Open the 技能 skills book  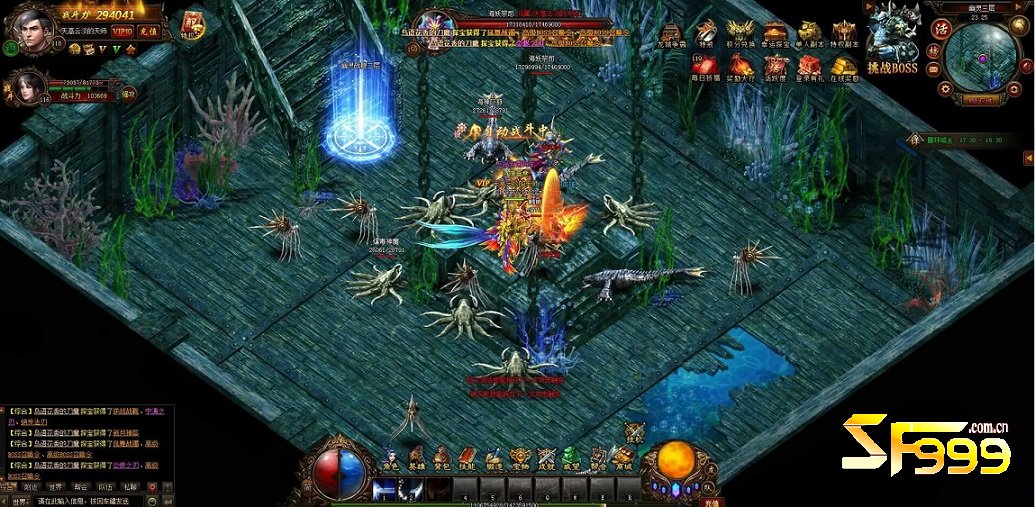pyautogui.click(x=467, y=460)
